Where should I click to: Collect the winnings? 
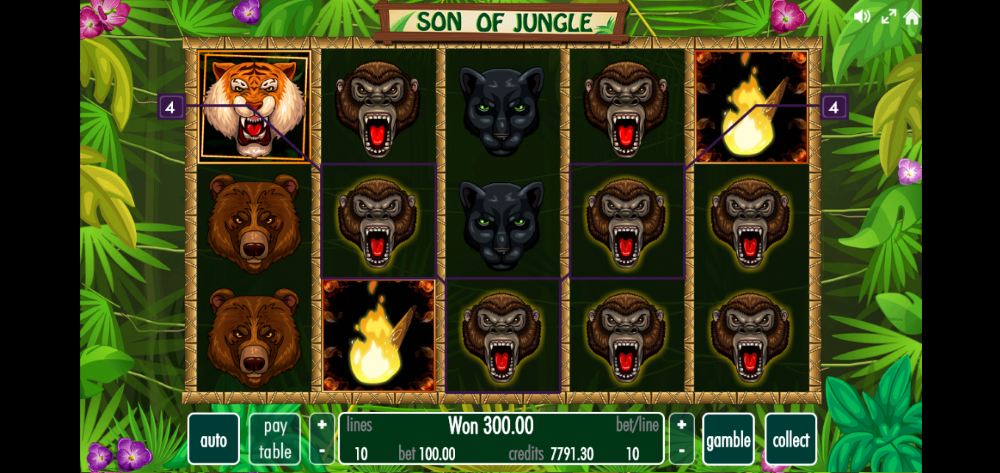pos(791,440)
